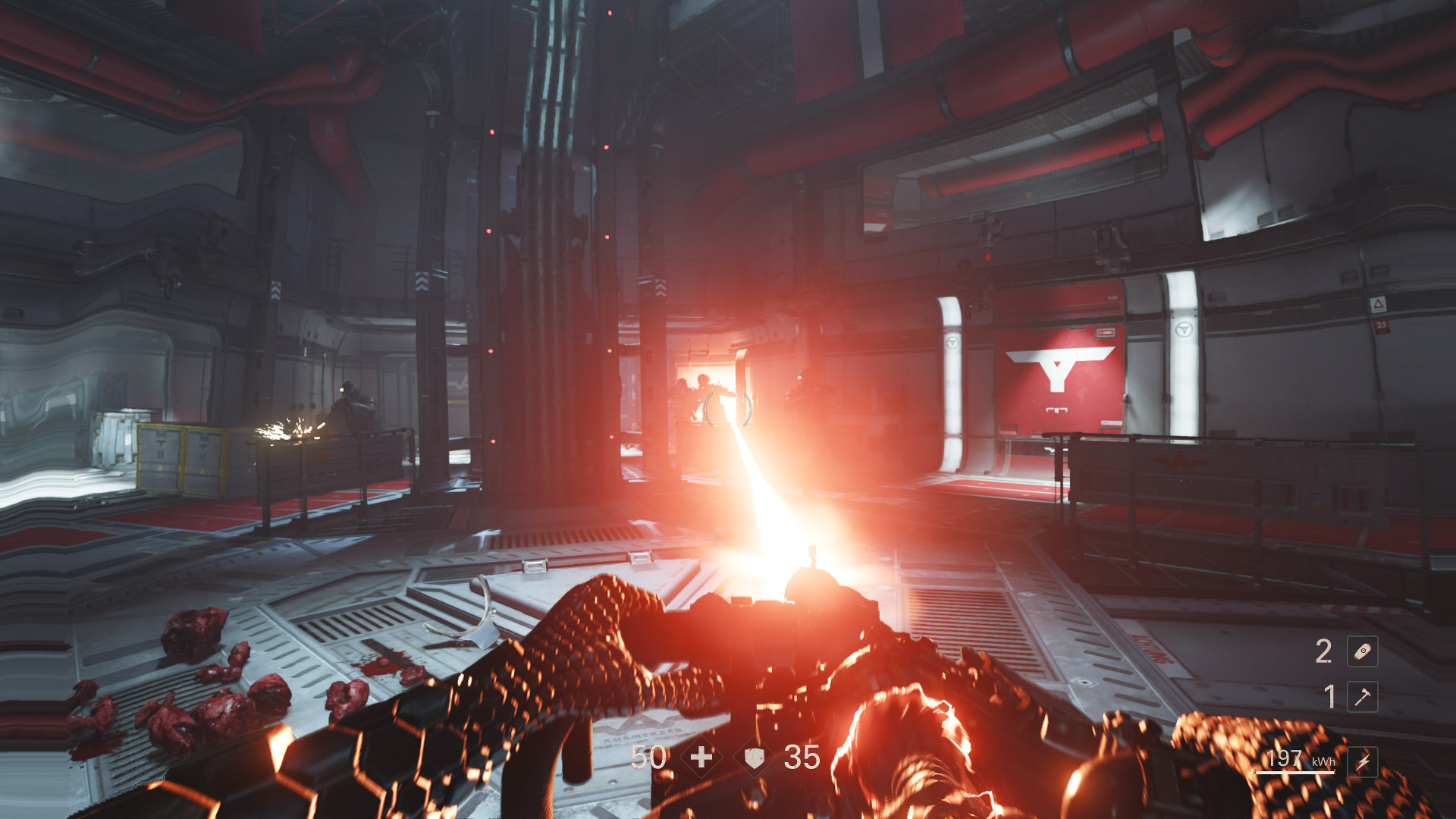Screen dimensions: 1456x819
Task: Activate the lightning bolt energy weapon icon
Action: (x=1362, y=761)
